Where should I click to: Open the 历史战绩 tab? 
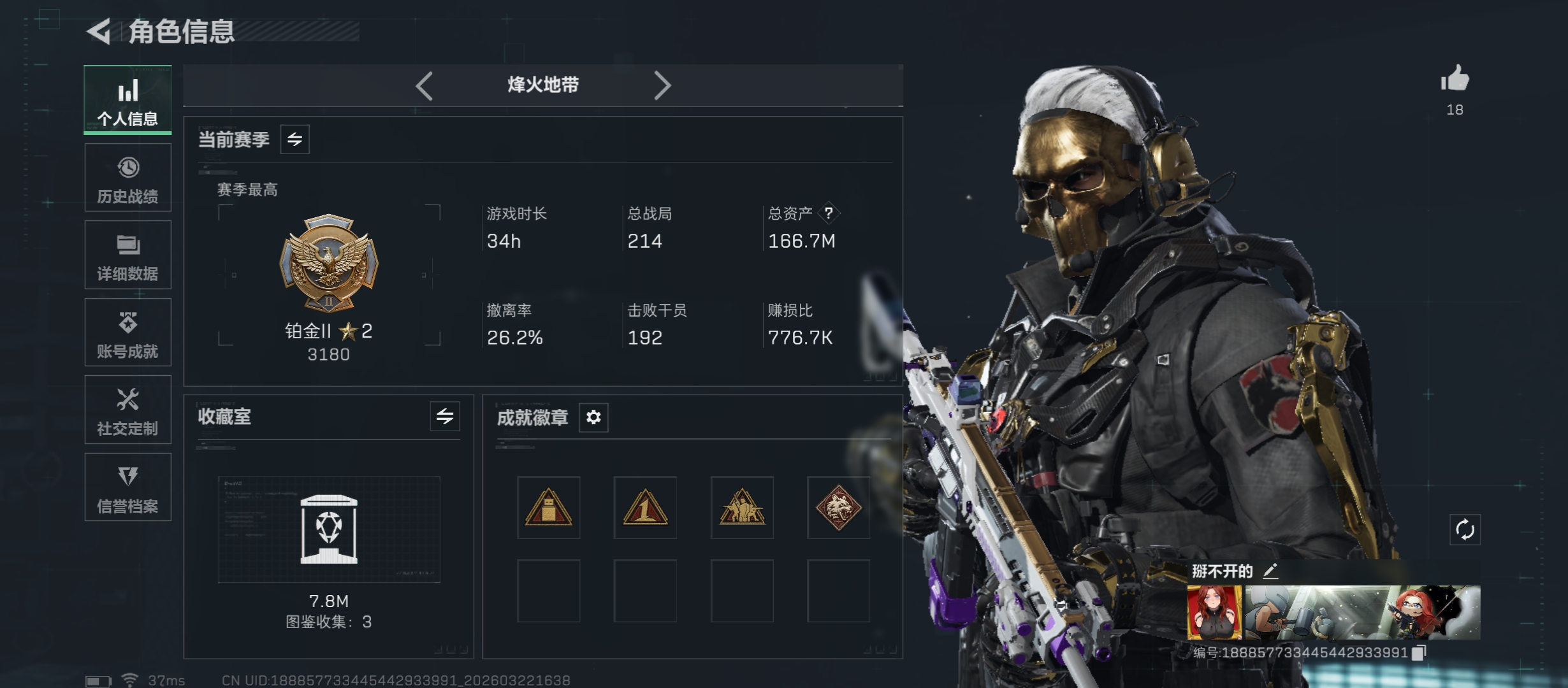tap(127, 178)
